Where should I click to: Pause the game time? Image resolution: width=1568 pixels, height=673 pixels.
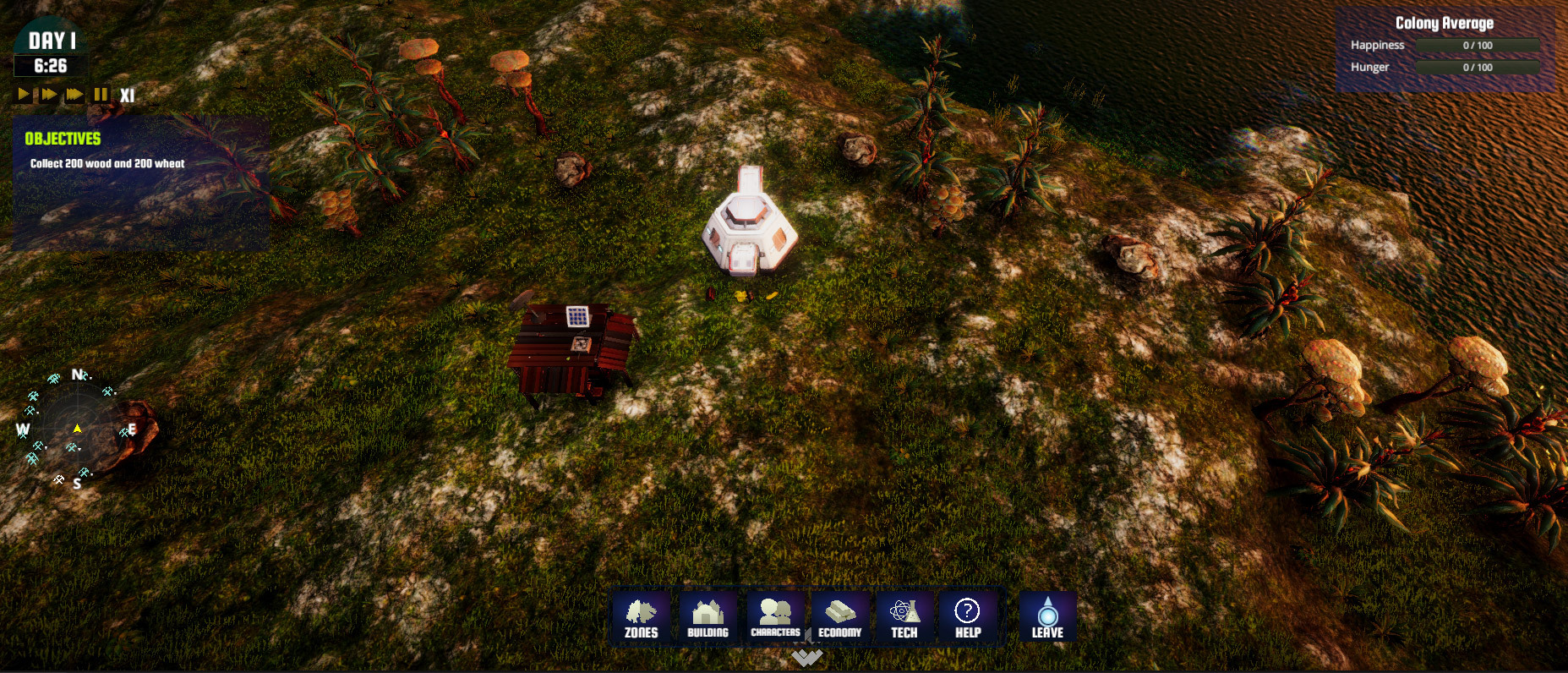coord(101,95)
